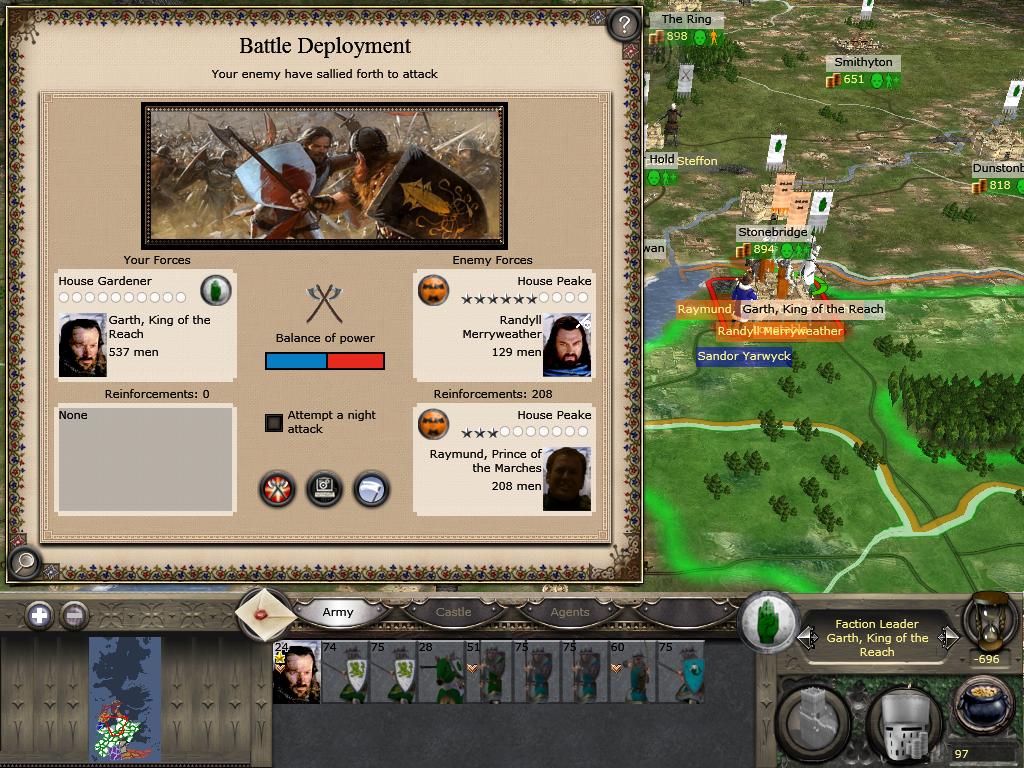This screenshot has height=768, width=1024.
Task: Zoom in the minimap with the plus button
Action: pyautogui.click(x=39, y=615)
